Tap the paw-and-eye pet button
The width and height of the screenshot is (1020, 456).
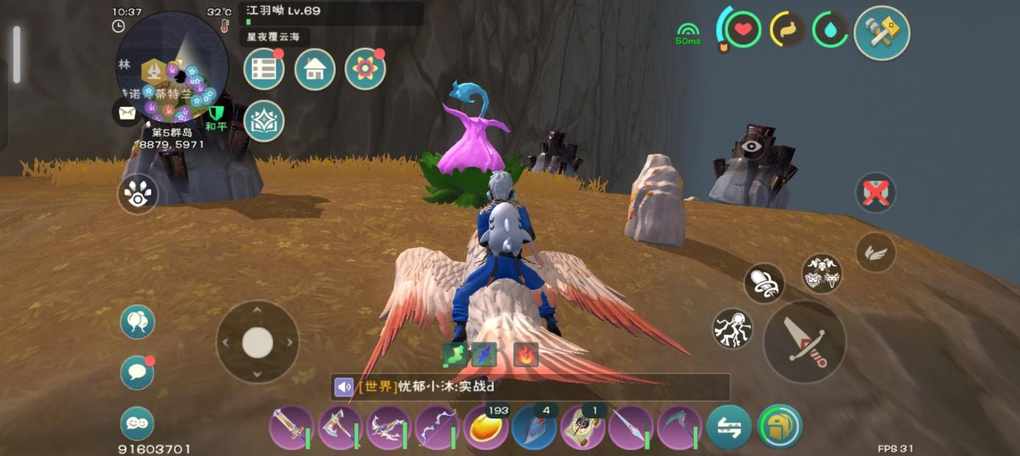(137, 193)
